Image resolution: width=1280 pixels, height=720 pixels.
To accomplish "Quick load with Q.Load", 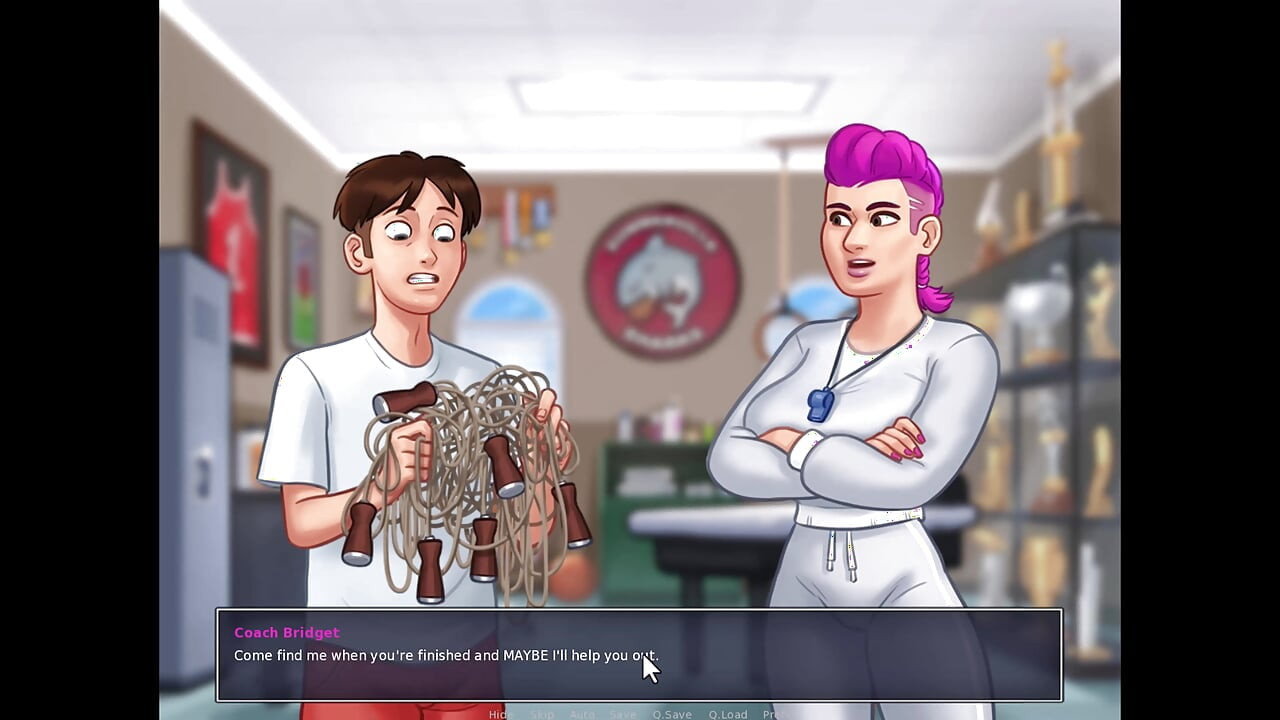I will (x=727, y=714).
